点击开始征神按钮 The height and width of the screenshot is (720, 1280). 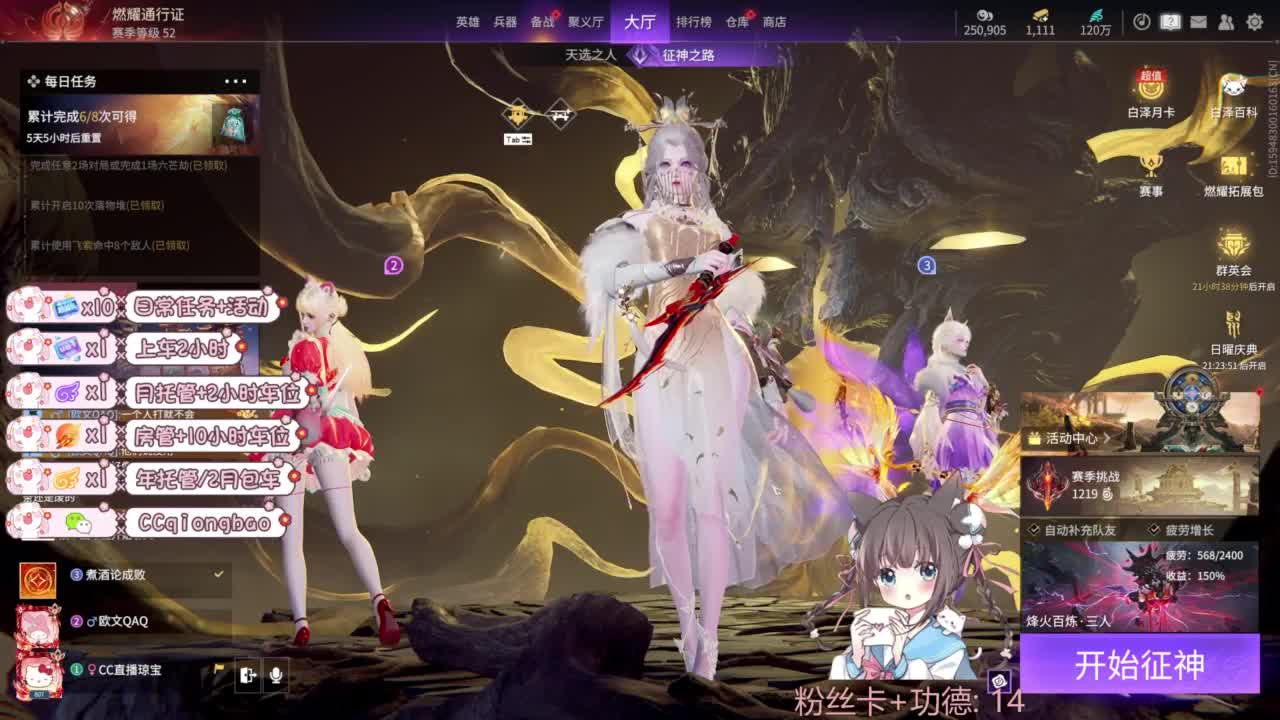pos(1140,663)
